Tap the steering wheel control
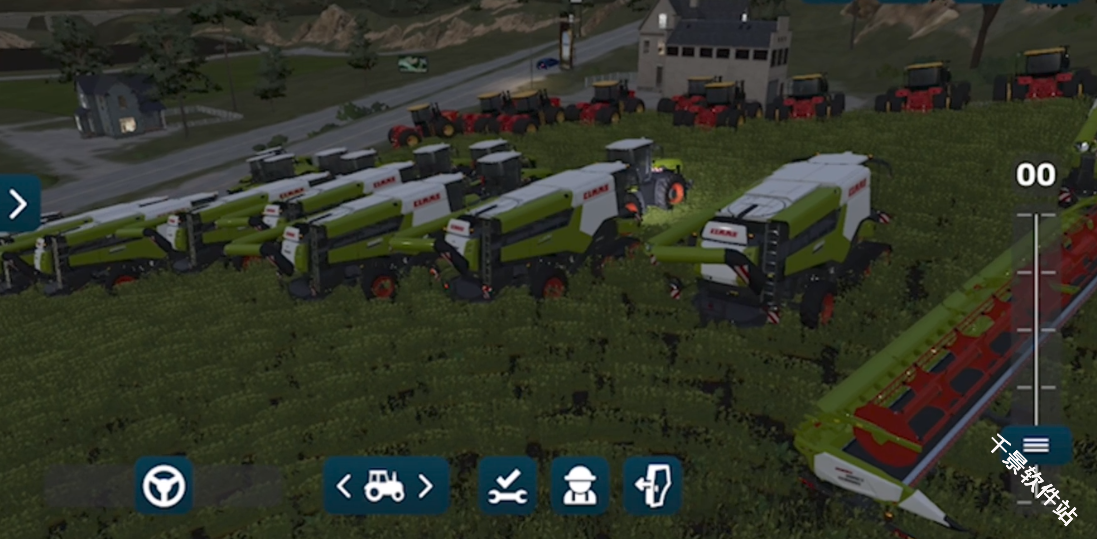 [164, 486]
